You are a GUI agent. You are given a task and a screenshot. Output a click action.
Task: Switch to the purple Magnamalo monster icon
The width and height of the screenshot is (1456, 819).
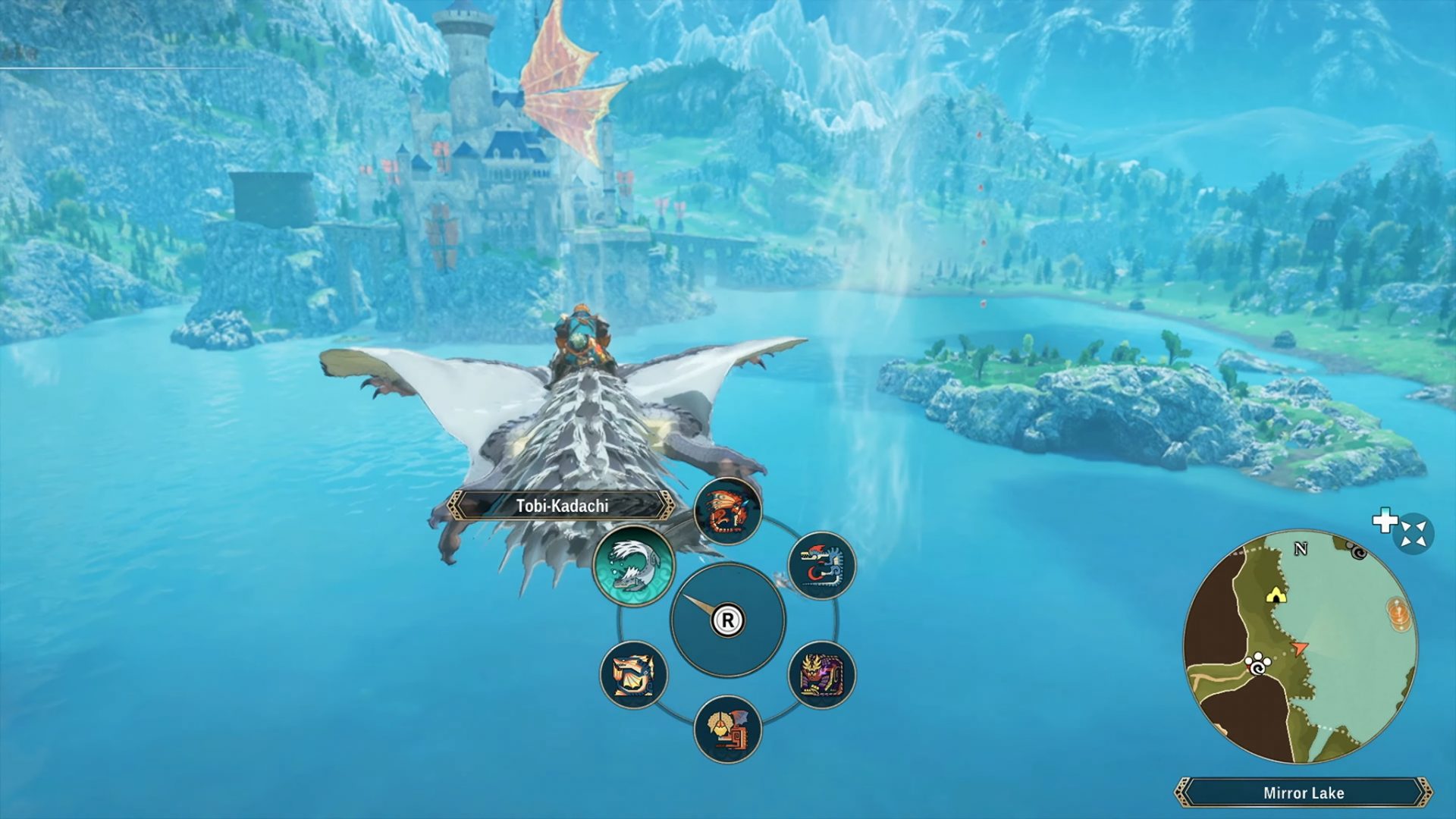(821, 674)
